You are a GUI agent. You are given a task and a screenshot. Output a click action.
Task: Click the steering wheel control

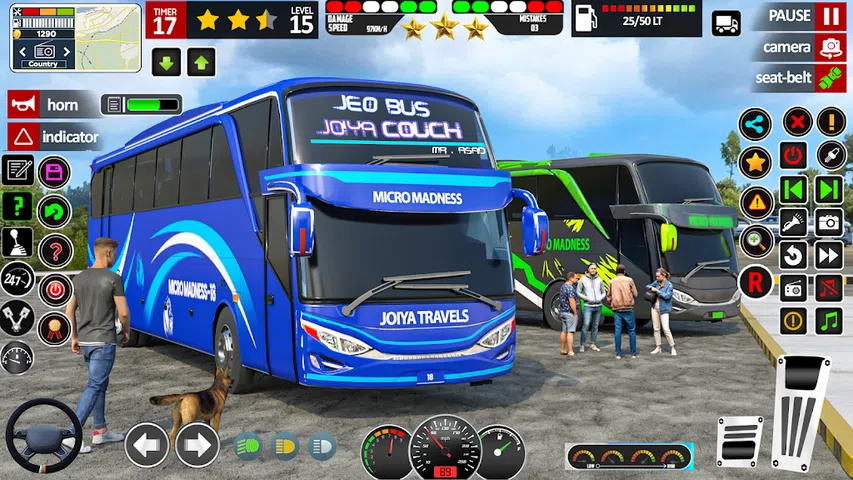43,436
